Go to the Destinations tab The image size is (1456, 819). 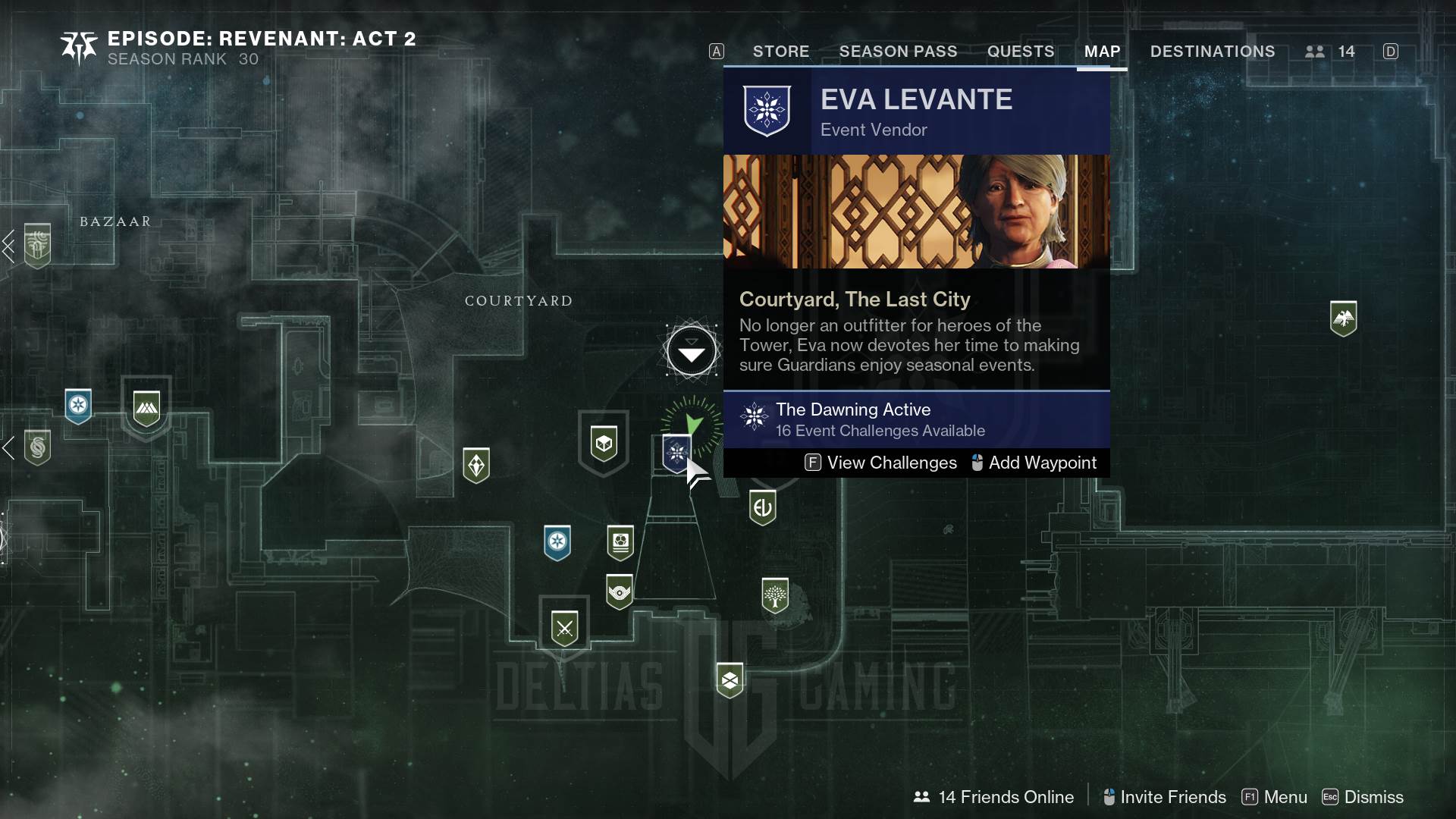1212,52
